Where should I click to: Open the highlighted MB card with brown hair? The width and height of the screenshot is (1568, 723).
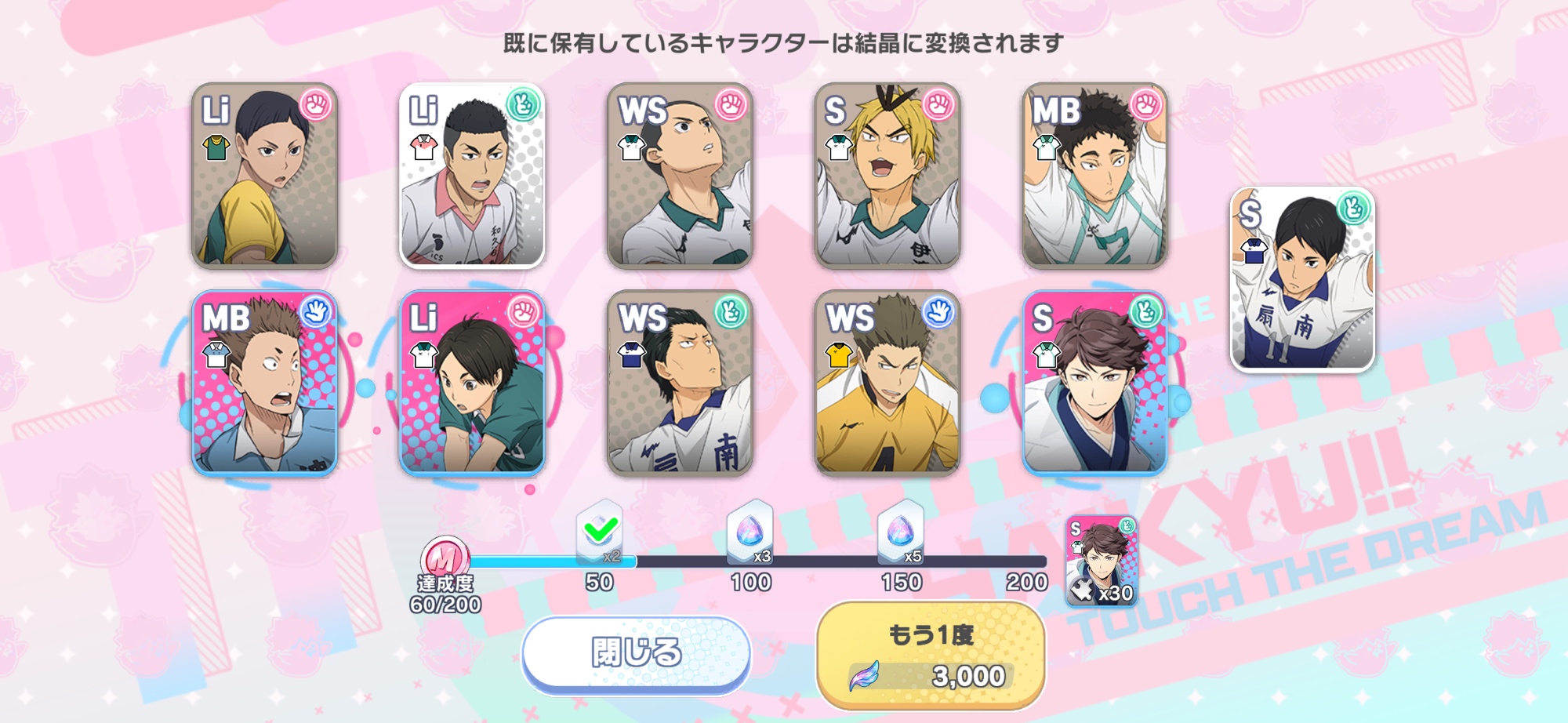(x=265, y=383)
